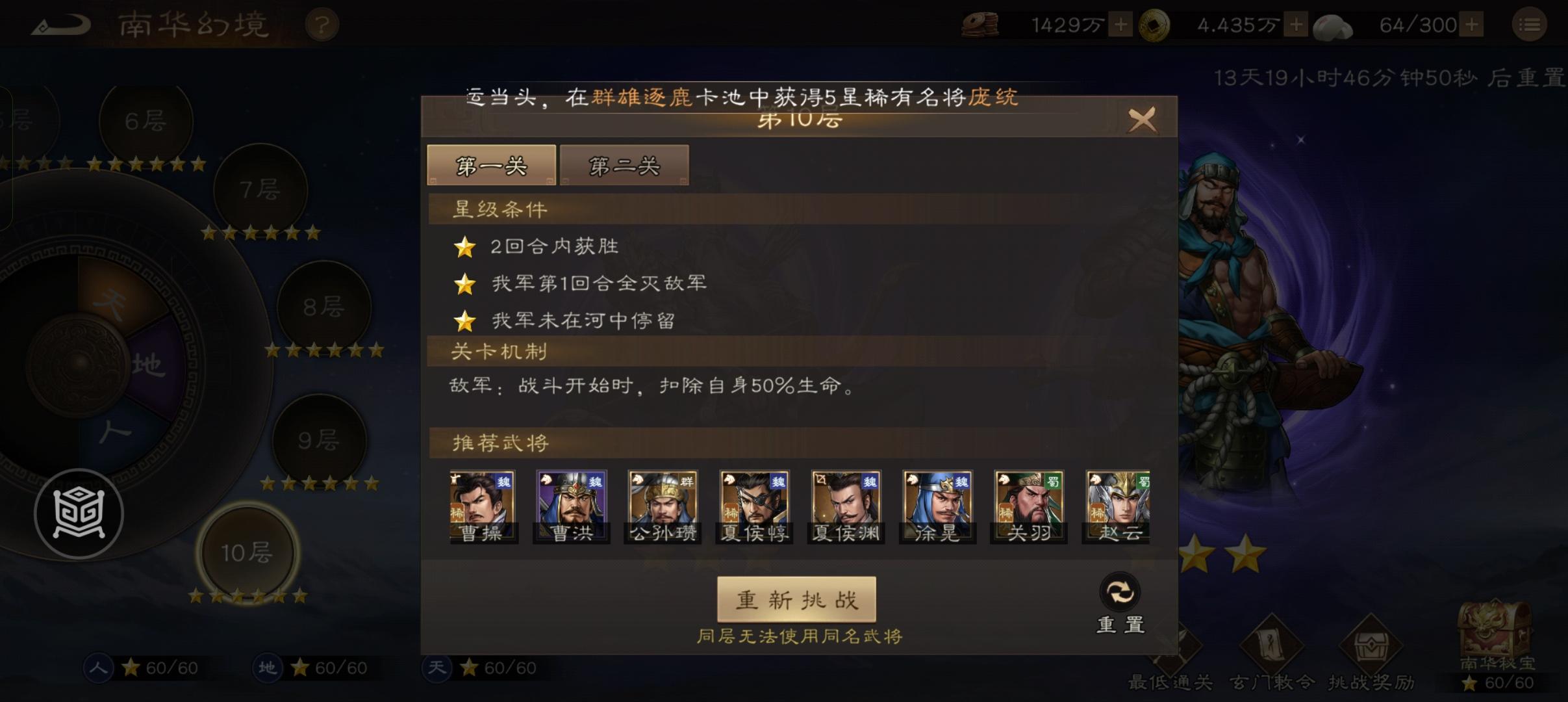Viewport: 1568px width, 702px height.
Task: Switch to the 第一关 tab
Action: [x=492, y=165]
